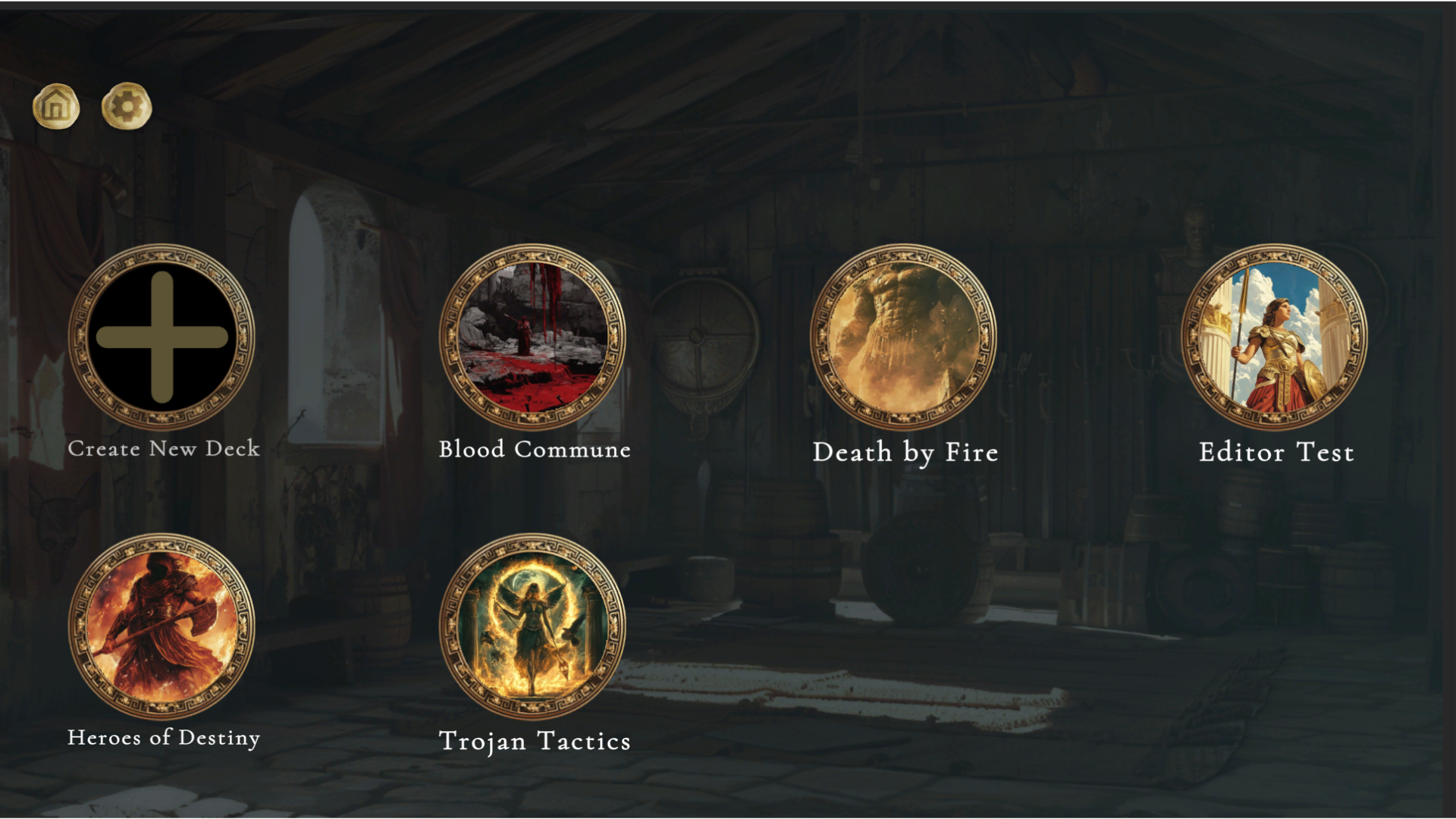The width and height of the screenshot is (1456, 819).
Task: Choose the Editor Test deck
Action: (1275, 337)
